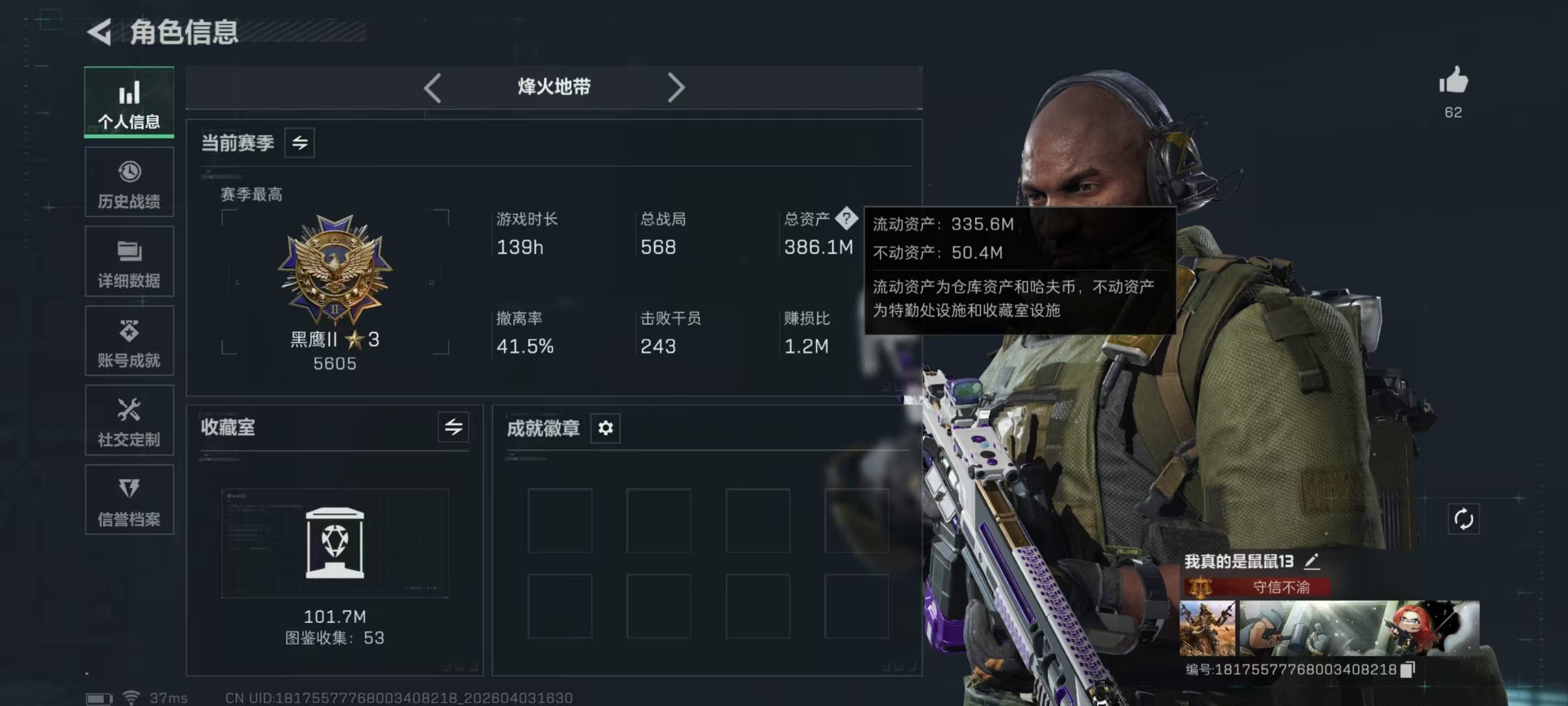View the 信誉档案 tab

[129, 500]
